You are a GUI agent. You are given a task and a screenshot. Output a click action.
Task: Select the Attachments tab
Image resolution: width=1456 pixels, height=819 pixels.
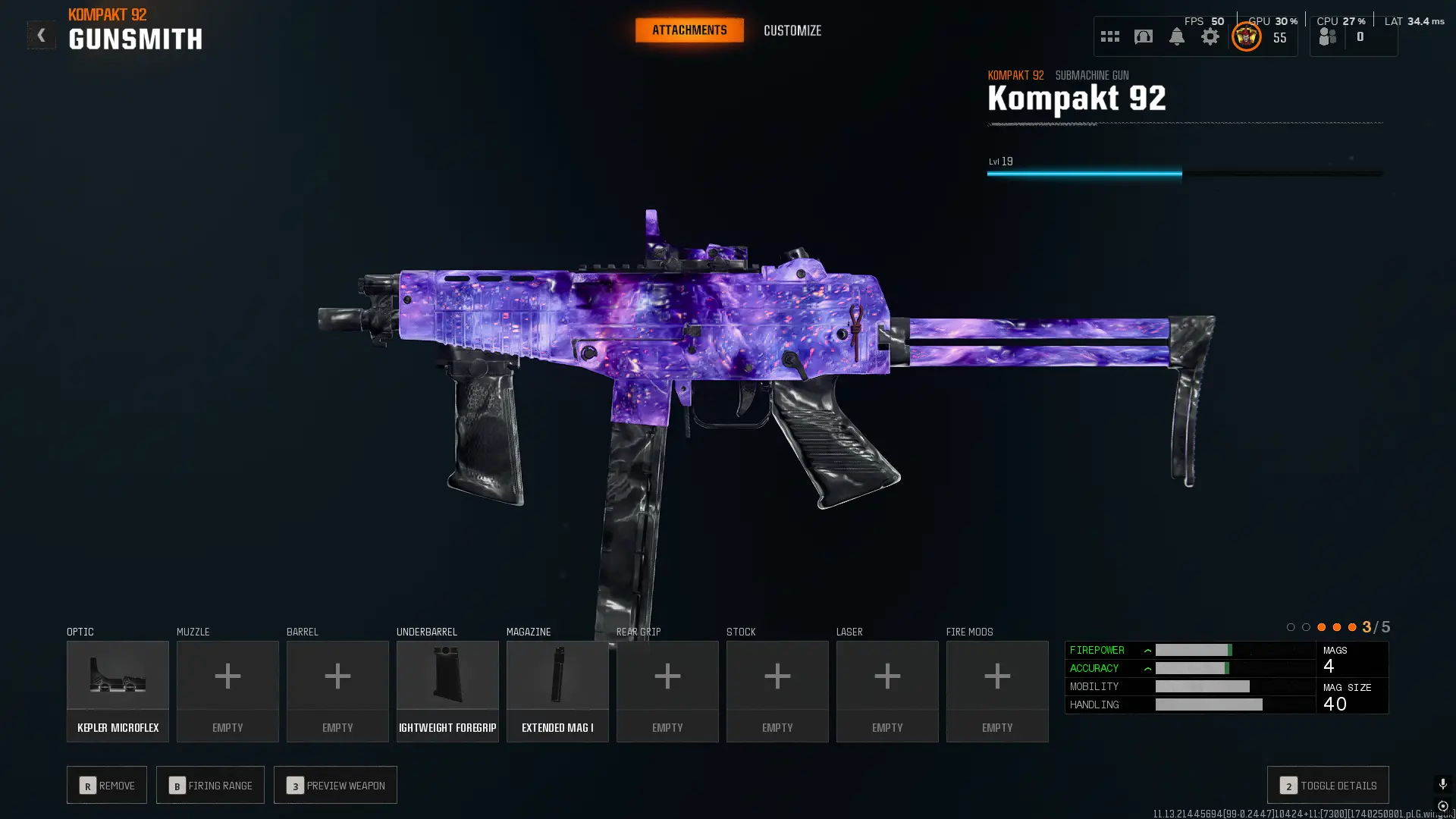[689, 30]
